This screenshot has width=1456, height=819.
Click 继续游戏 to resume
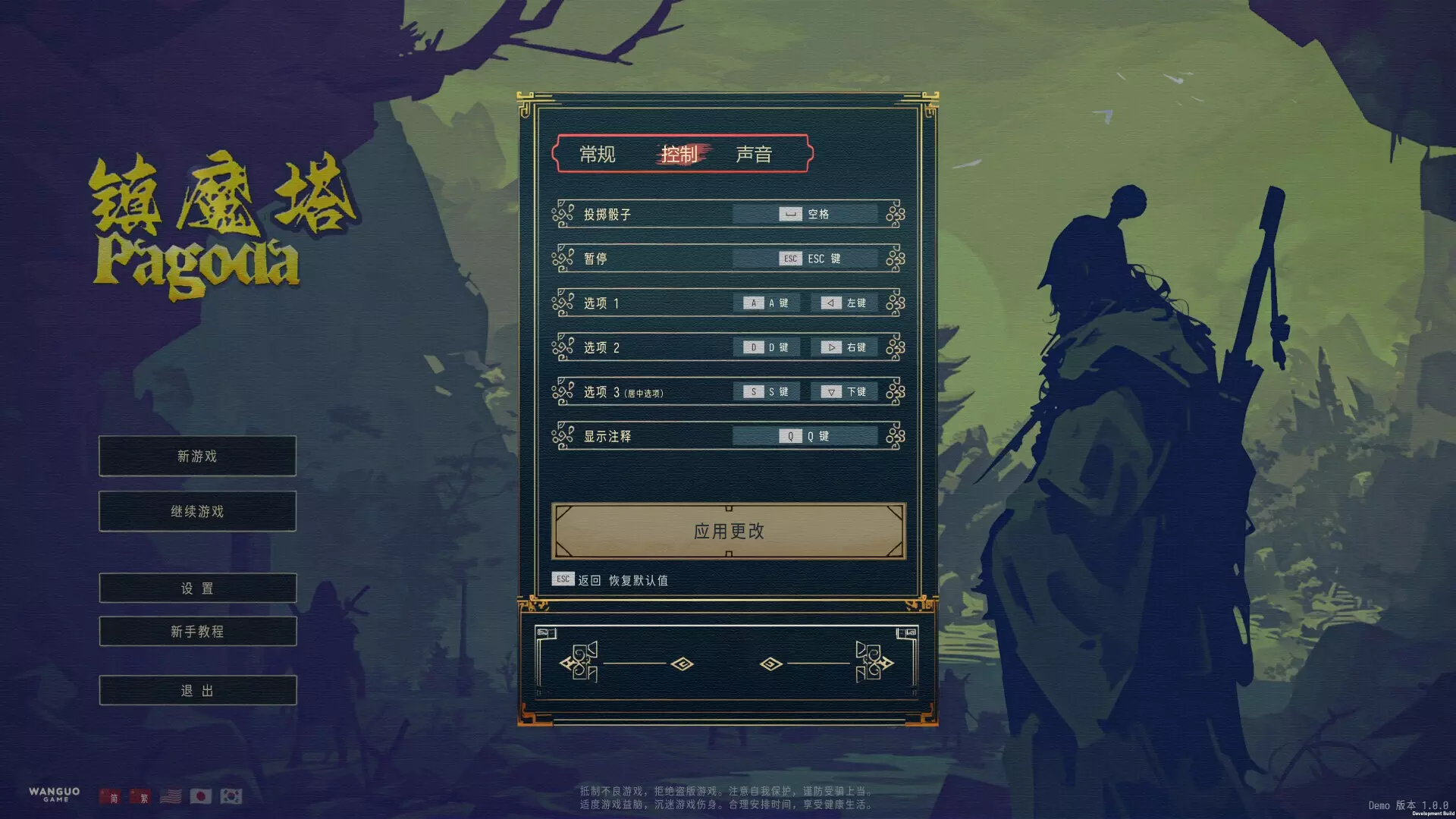pos(196,511)
